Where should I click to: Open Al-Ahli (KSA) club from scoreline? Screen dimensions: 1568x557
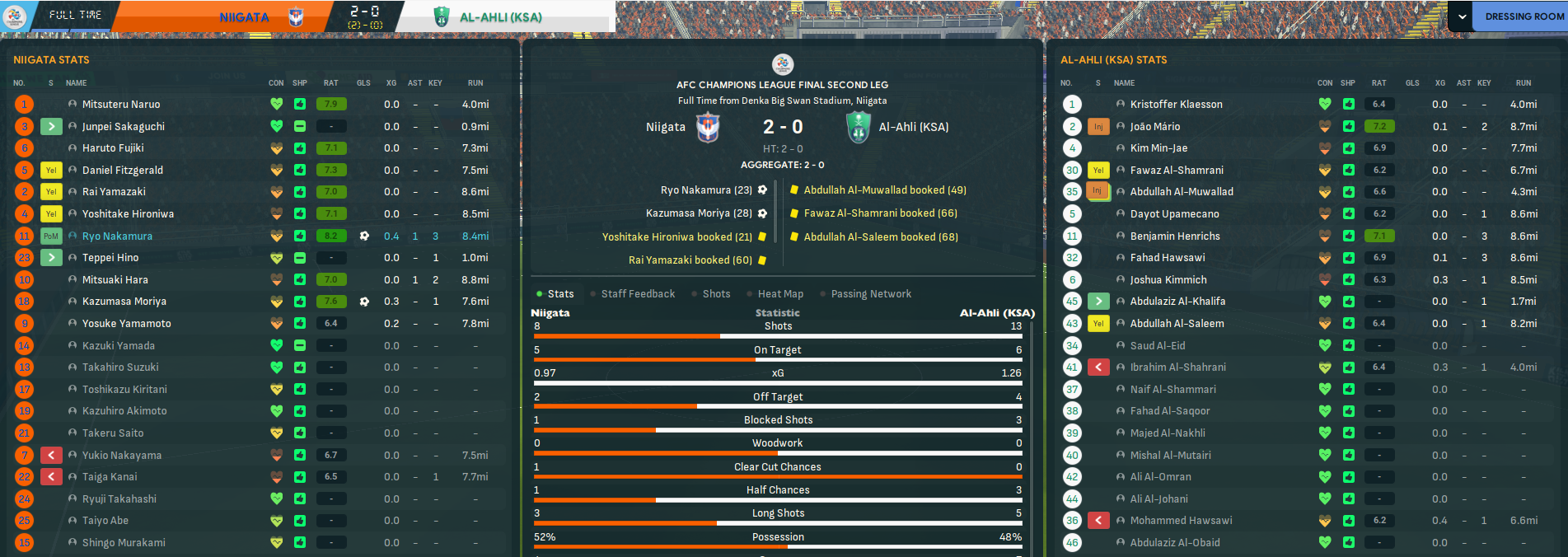coord(913,127)
